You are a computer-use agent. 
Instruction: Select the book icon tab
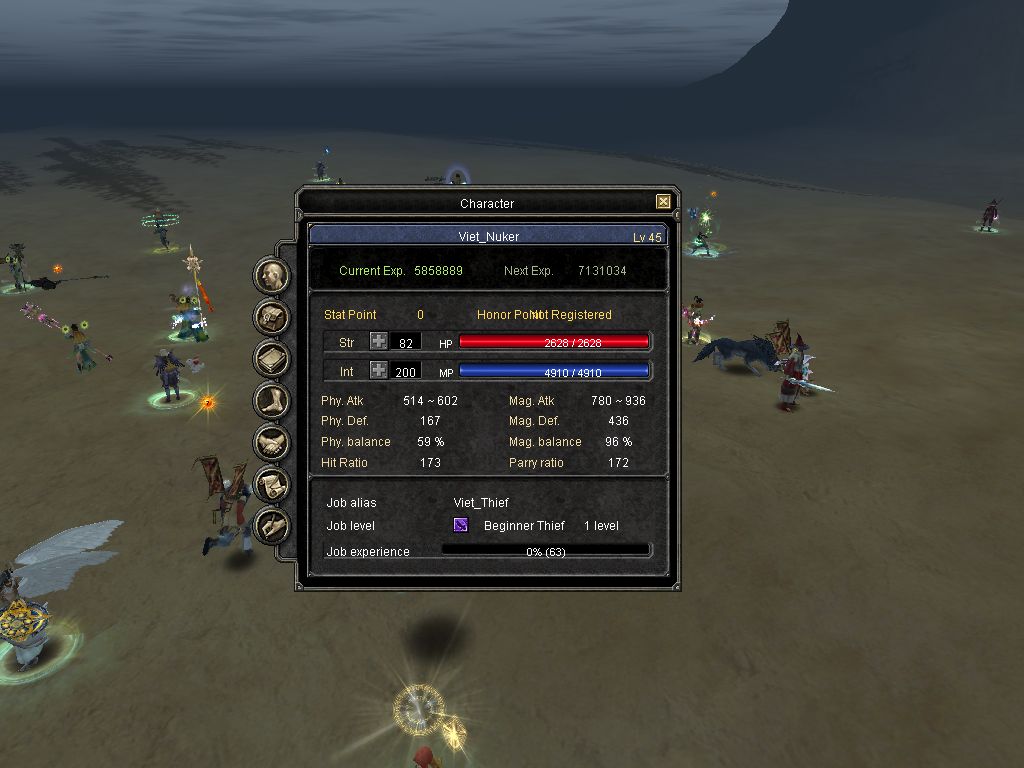pos(272,359)
